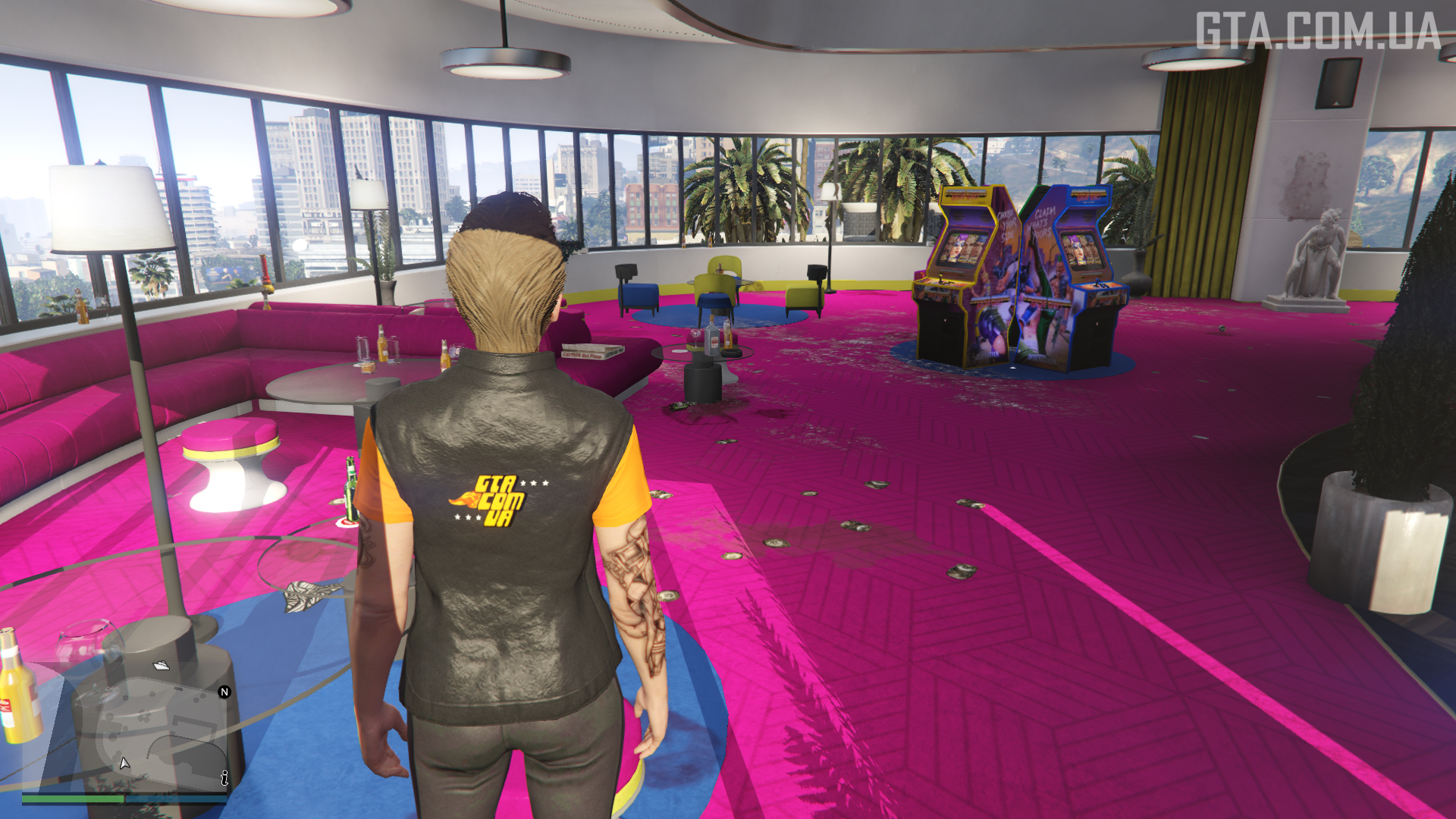Select the information blip on the minimap
Image resolution: width=1456 pixels, height=819 pixels.
(x=224, y=778)
